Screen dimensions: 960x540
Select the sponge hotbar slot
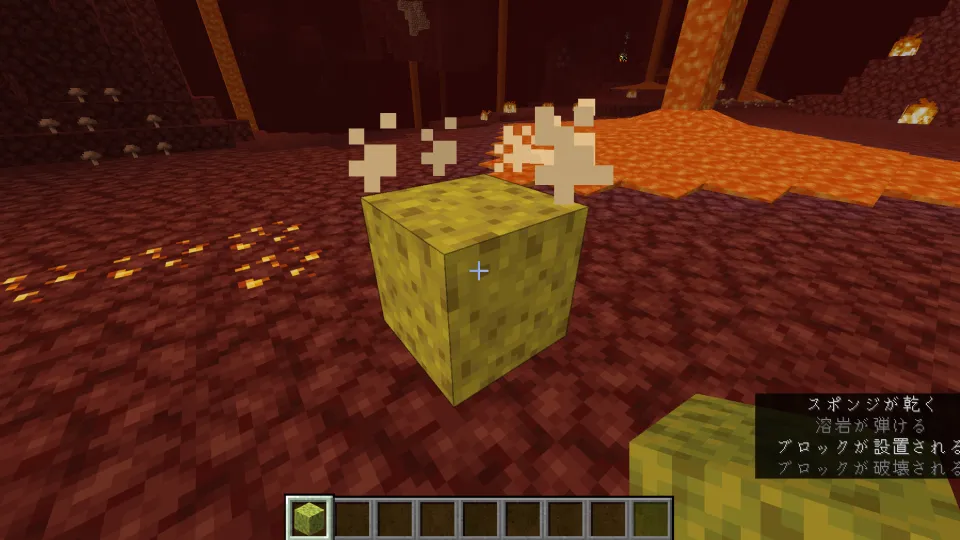(x=309, y=518)
